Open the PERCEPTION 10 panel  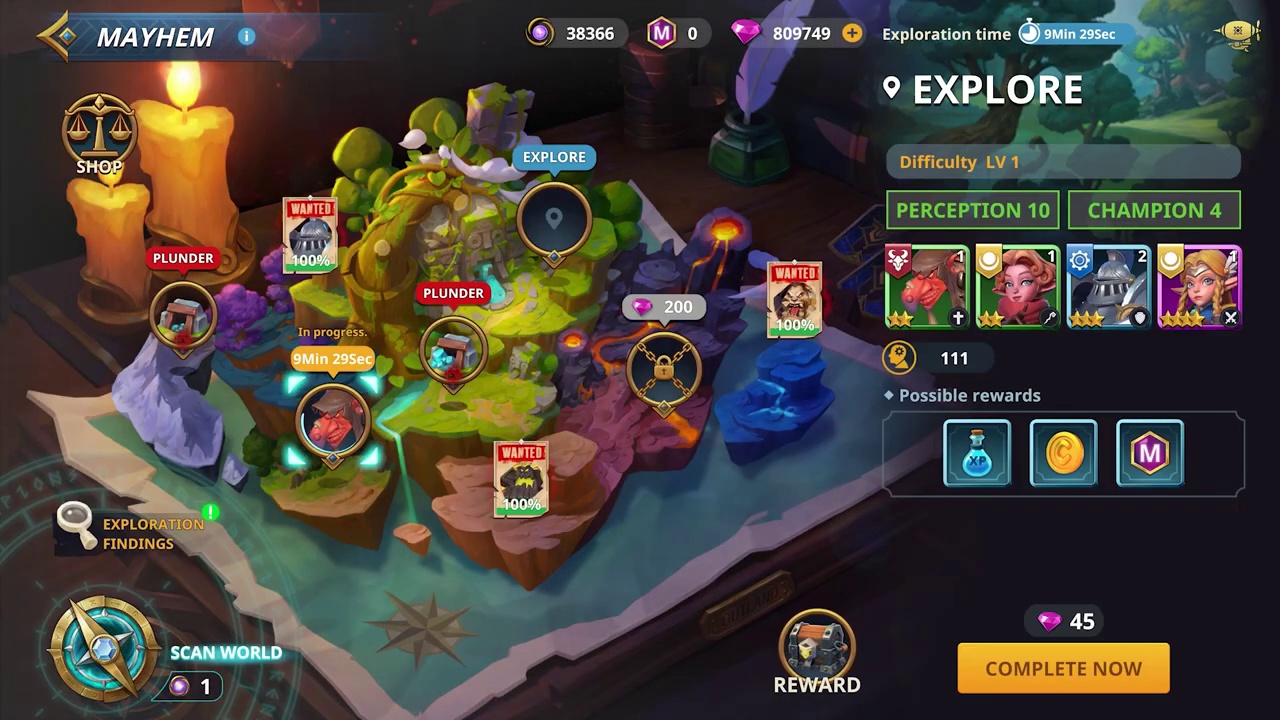[x=972, y=210]
